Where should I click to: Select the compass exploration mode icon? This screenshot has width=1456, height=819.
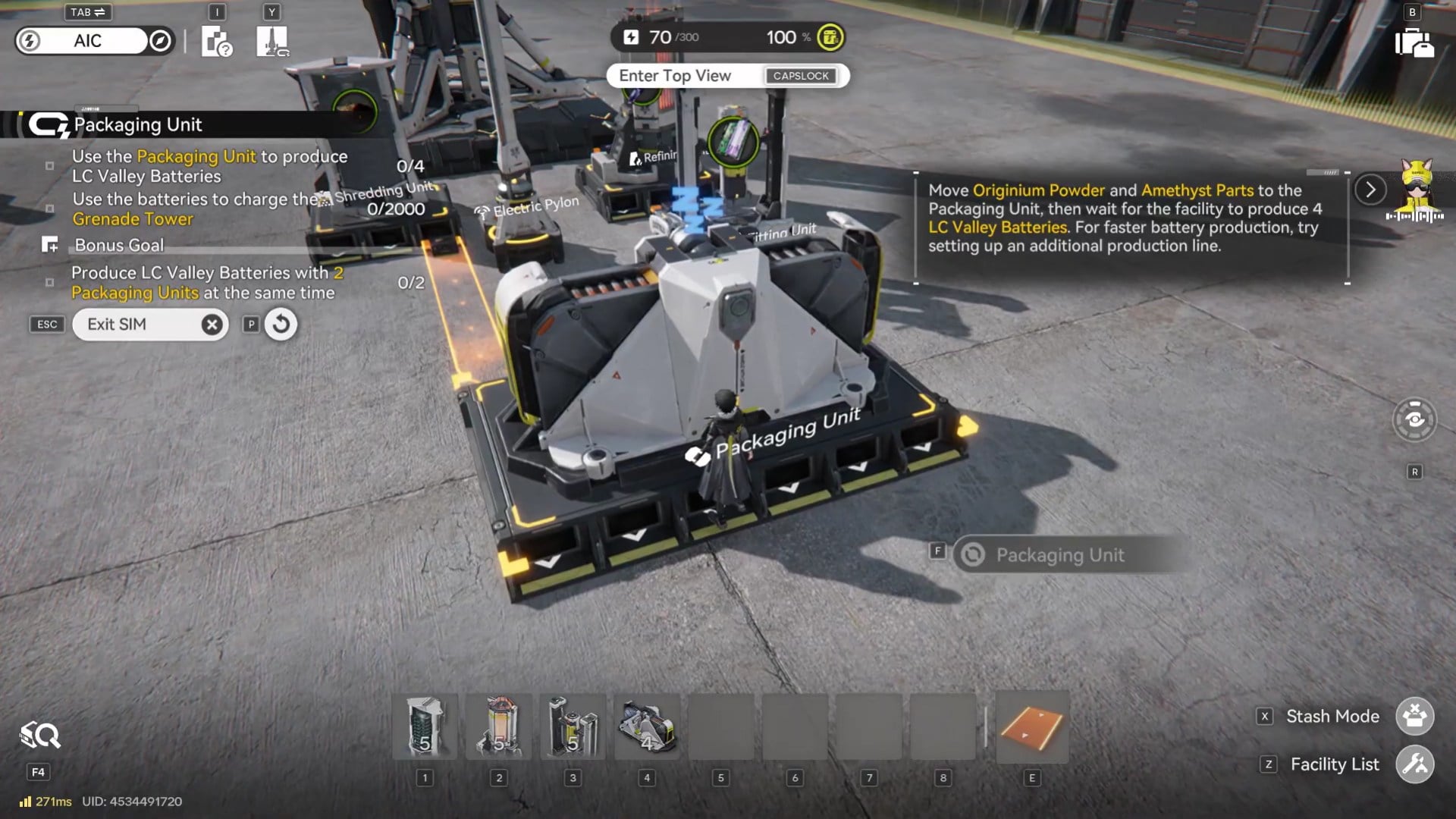tap(160, 41)
